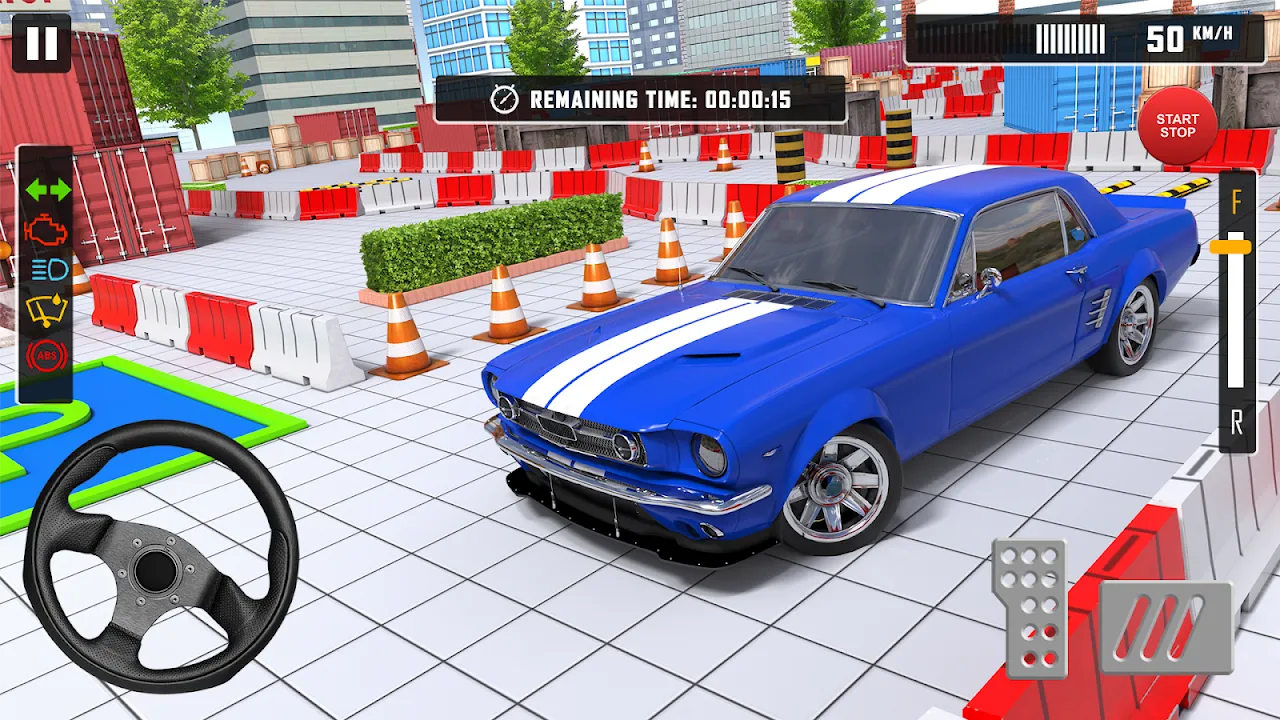Set the gear slider to R
This screenshot has height=720, width=1280.
click(x=1237, y=423)
